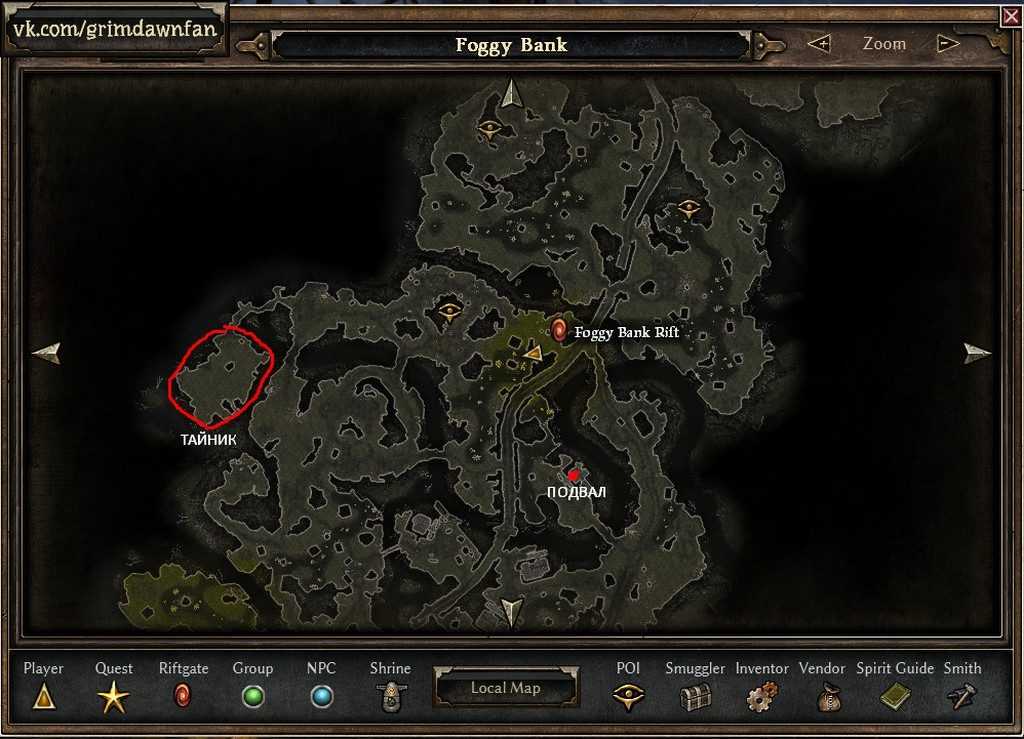Select the Quest star legend icon
The image size is (1024, 739).
click(113, 696)
